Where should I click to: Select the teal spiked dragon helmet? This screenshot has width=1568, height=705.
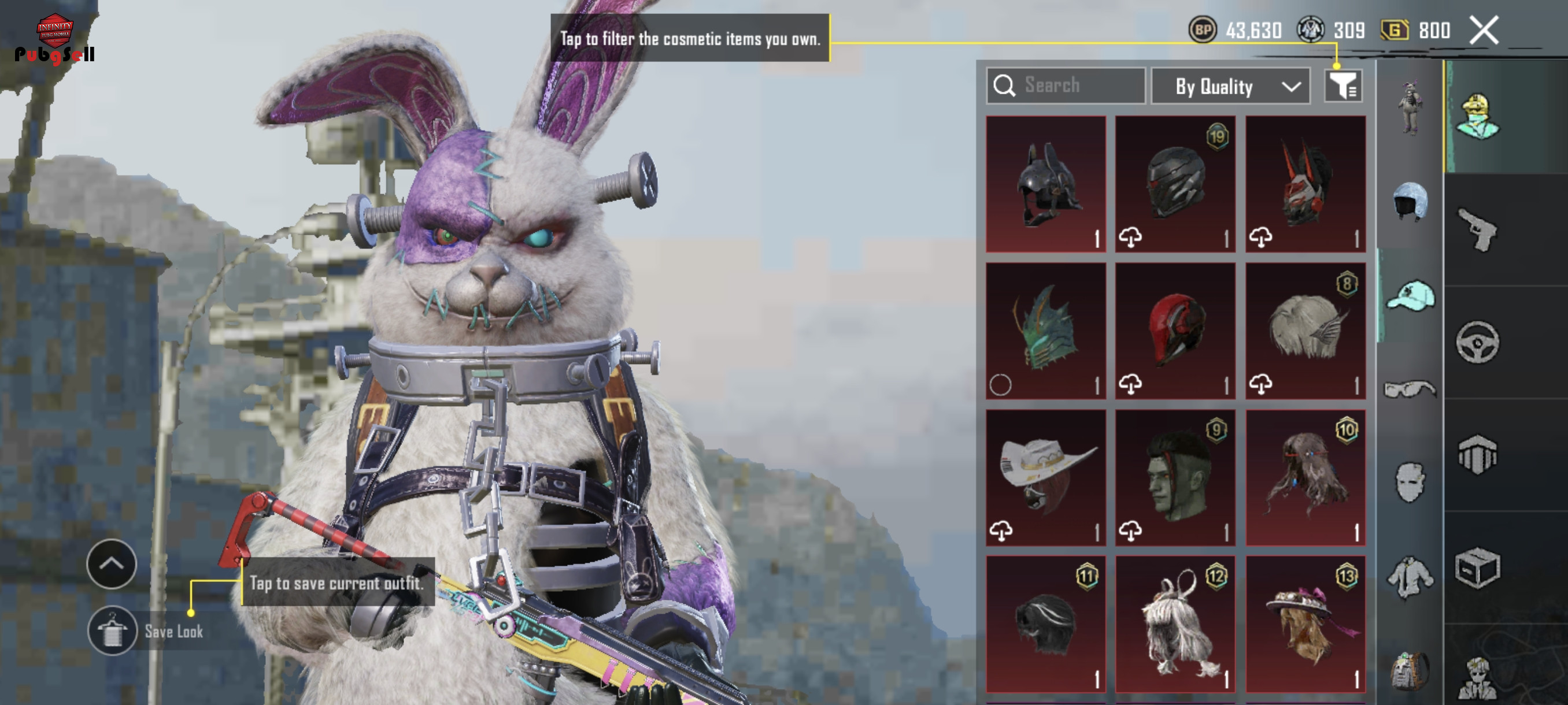pos(1046,331)
